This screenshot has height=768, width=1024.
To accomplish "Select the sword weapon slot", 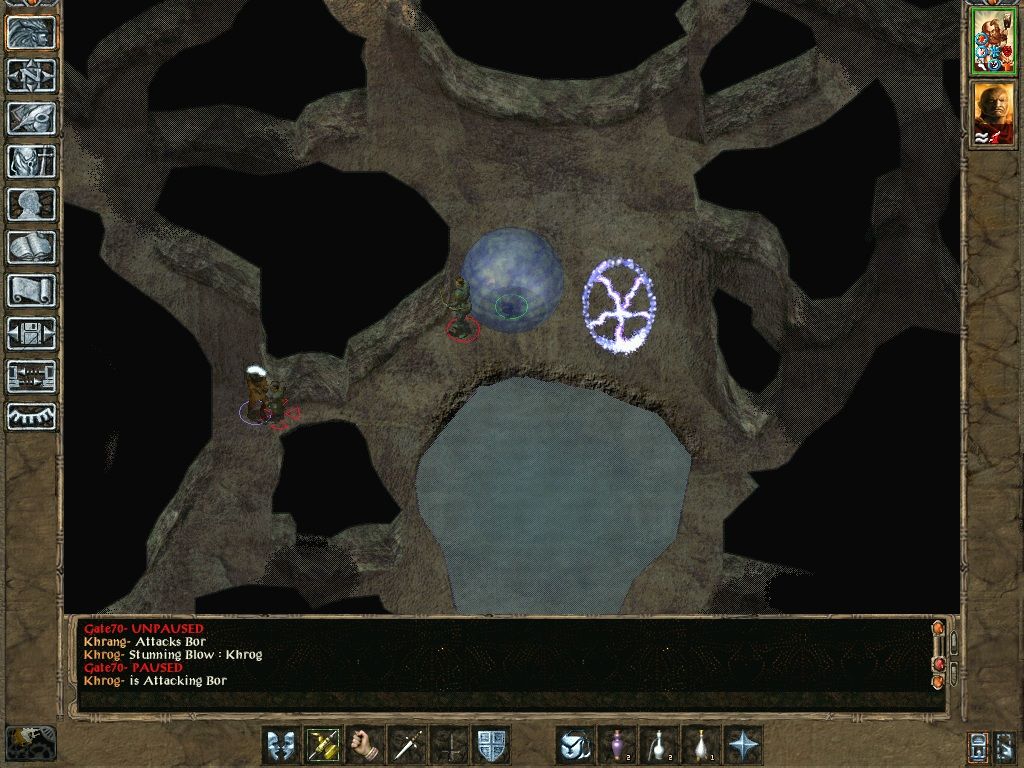I will pyautogui.click(x=407, y=745).
